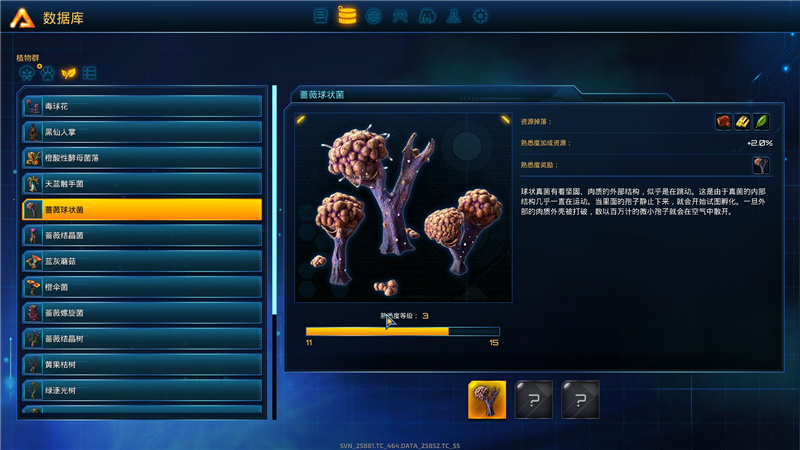The width and height of the screenshot is (800, 450).
Task: Select 毒球花 in the plant list
Action: click(142, 105)
